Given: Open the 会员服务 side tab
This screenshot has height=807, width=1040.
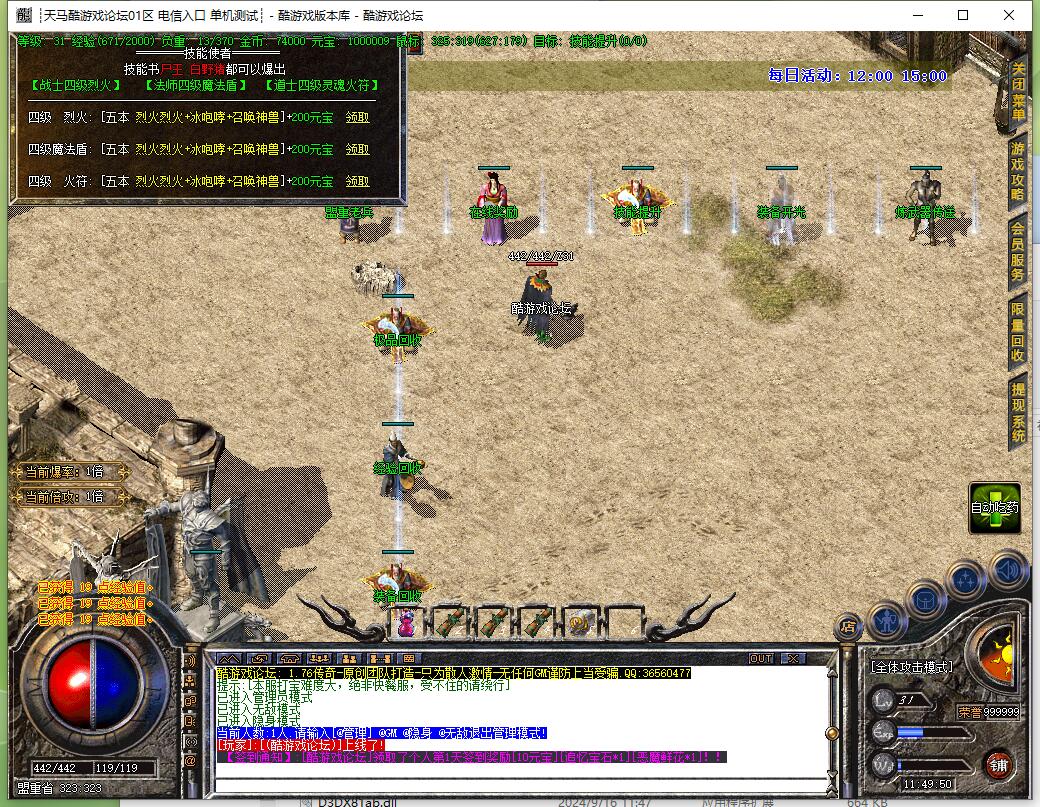Looking at the screenshot, I should tap(1018, 250).
